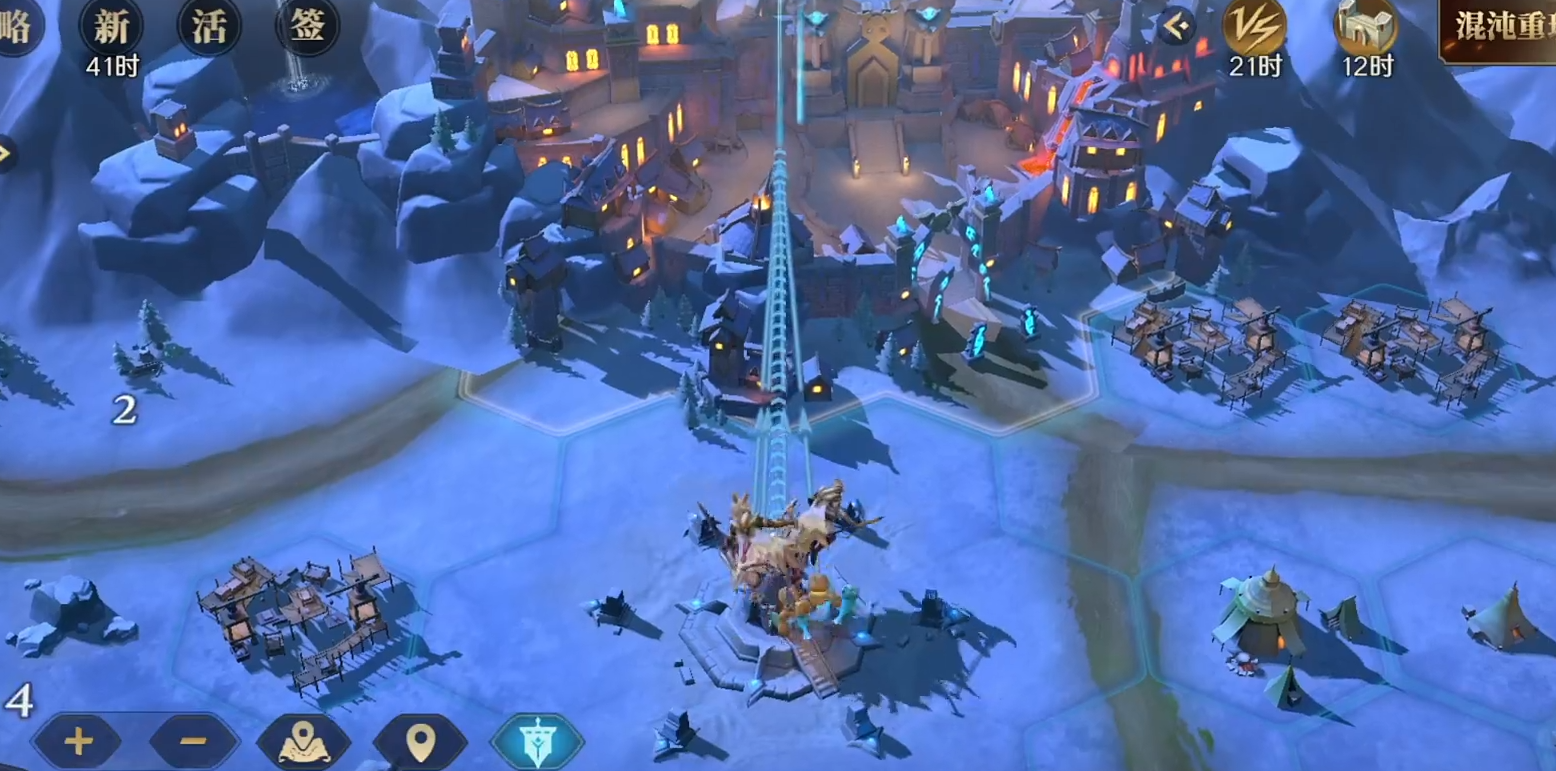Screen dimensions: 1556x771
Task: Open the VS event icon
Action: 1254,27
